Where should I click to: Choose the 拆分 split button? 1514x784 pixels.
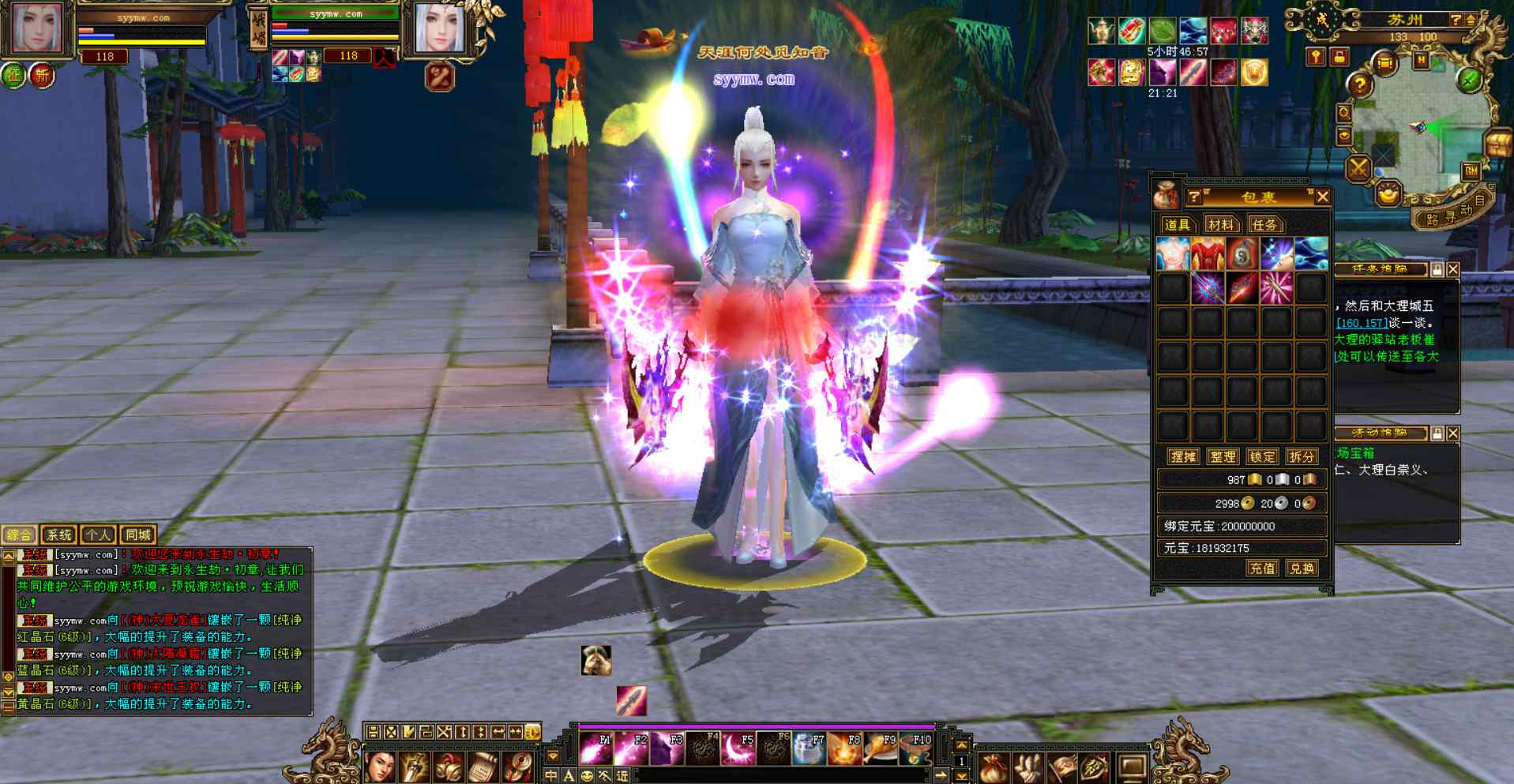(x=1301, y=456)
